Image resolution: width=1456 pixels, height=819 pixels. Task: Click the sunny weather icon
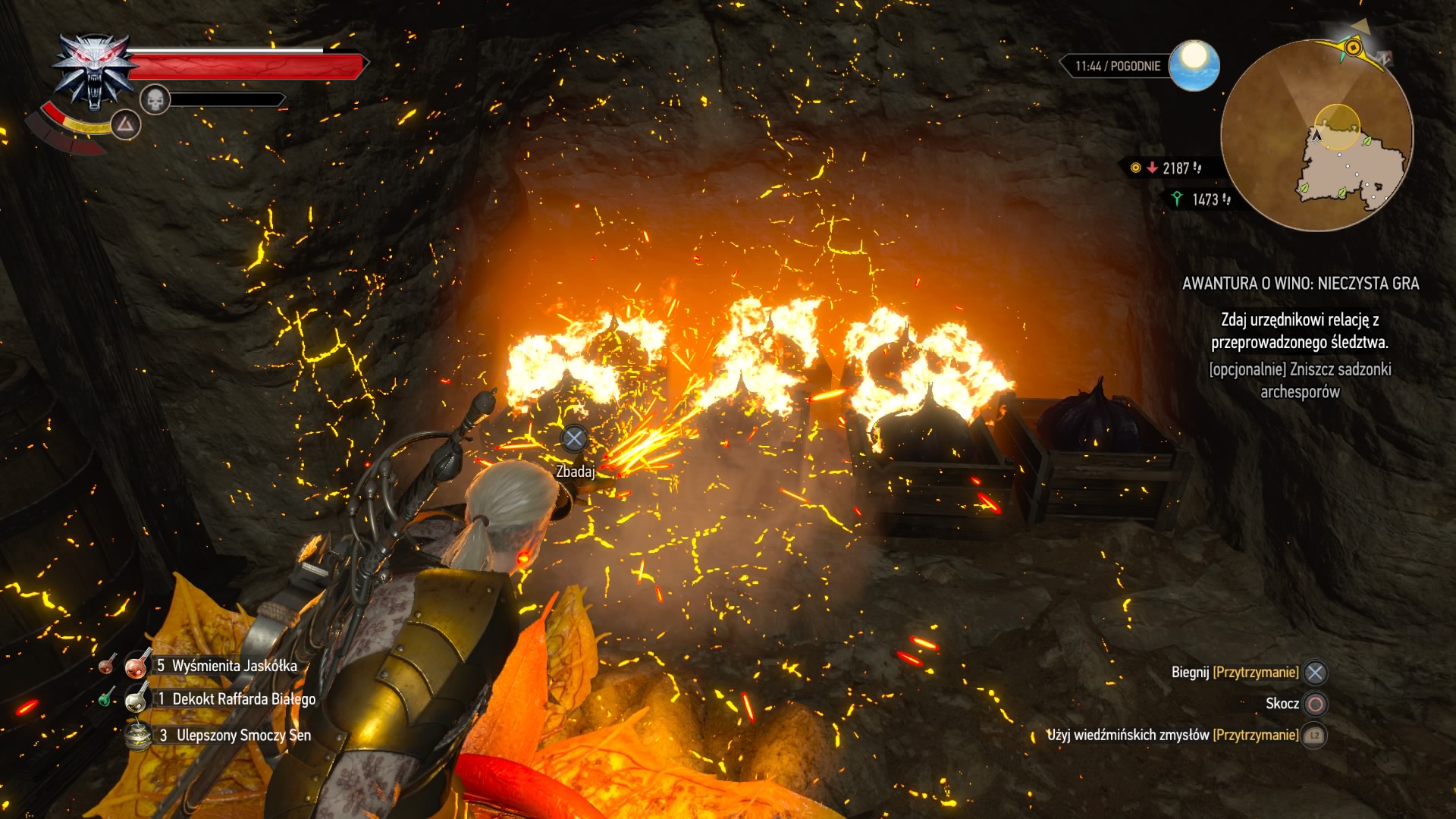click(1194, 65)
